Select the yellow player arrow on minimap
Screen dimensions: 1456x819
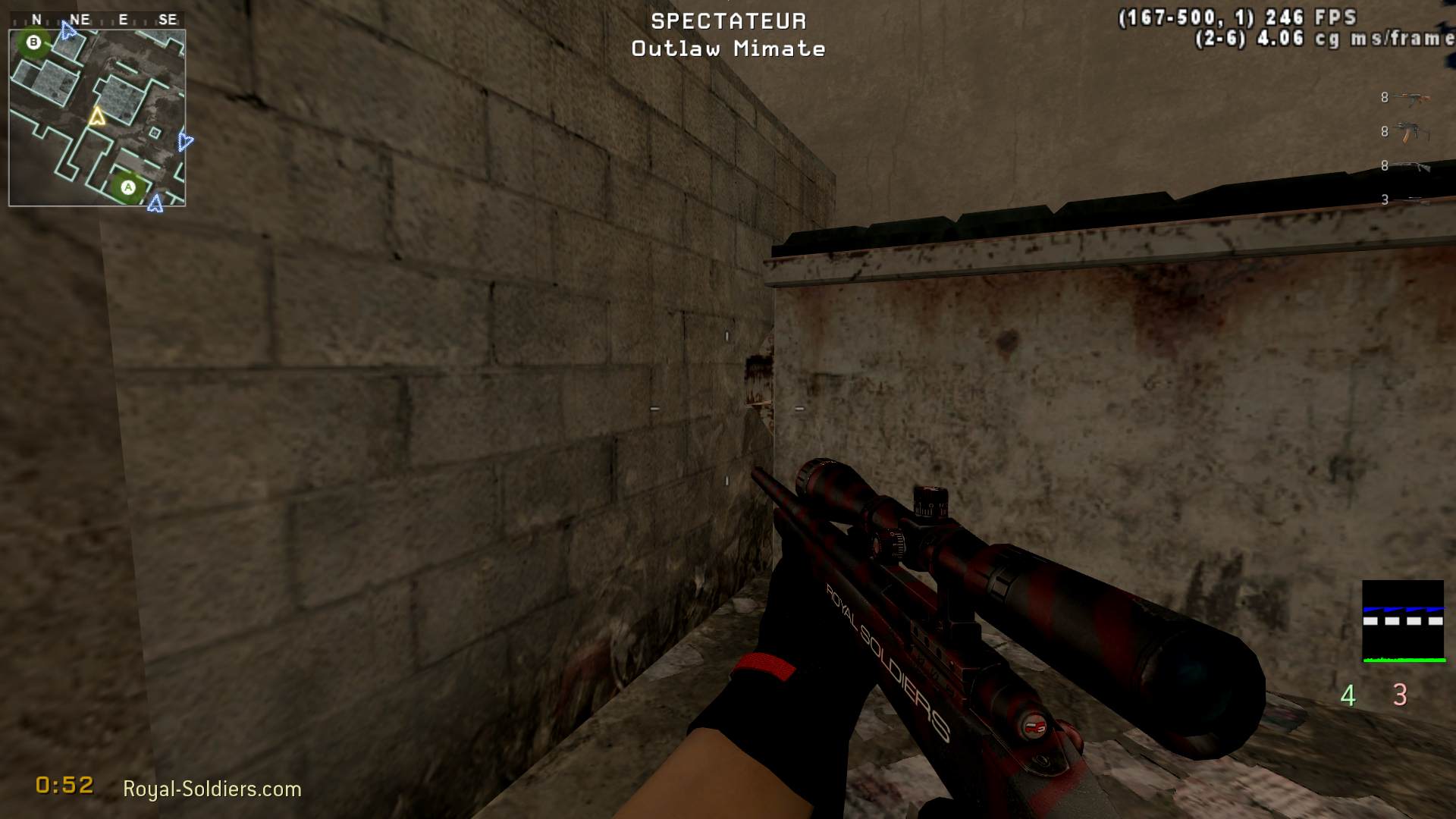tap(96, 117)
